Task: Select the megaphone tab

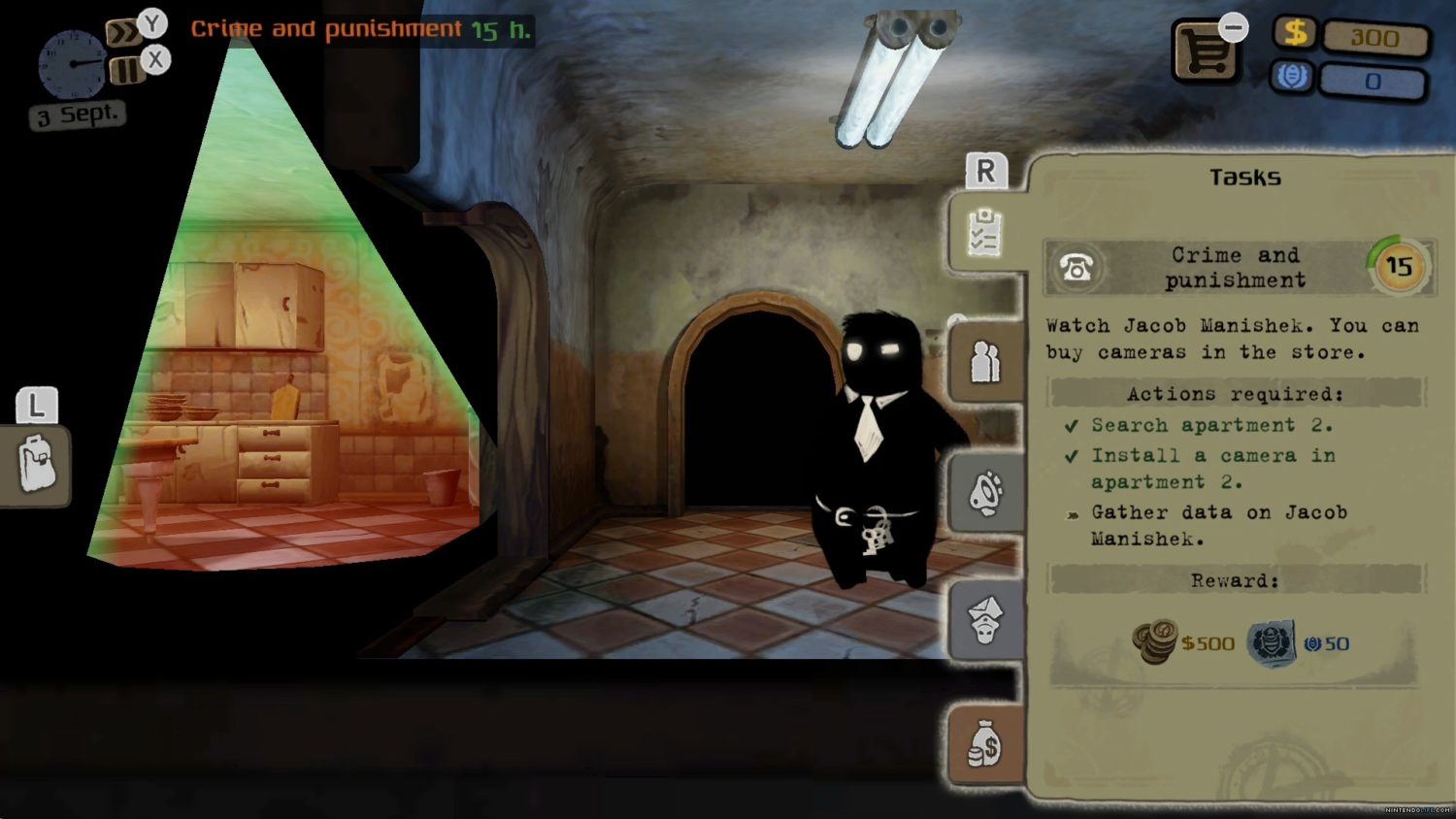Action: coord(985,492)
